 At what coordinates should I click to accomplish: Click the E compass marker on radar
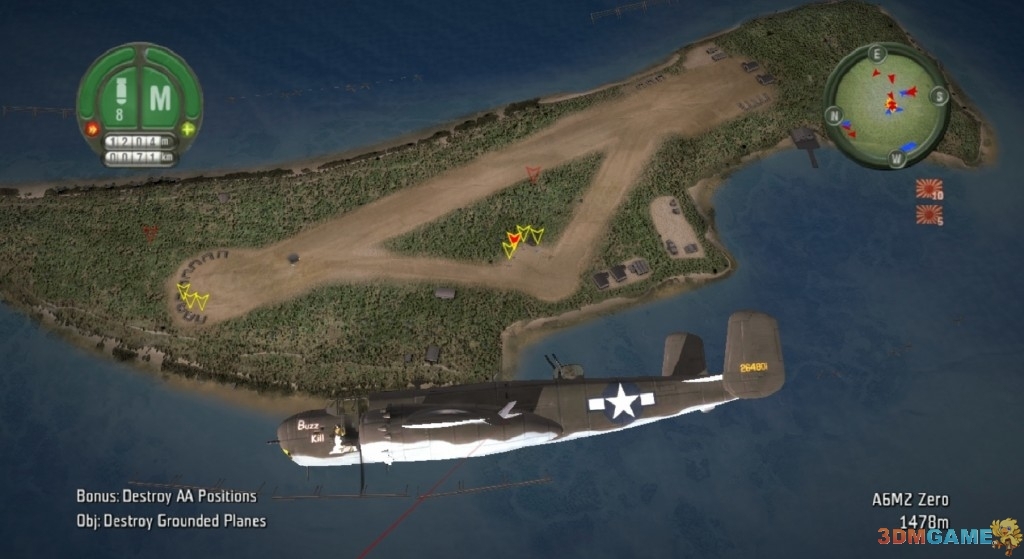coord(877,54)
